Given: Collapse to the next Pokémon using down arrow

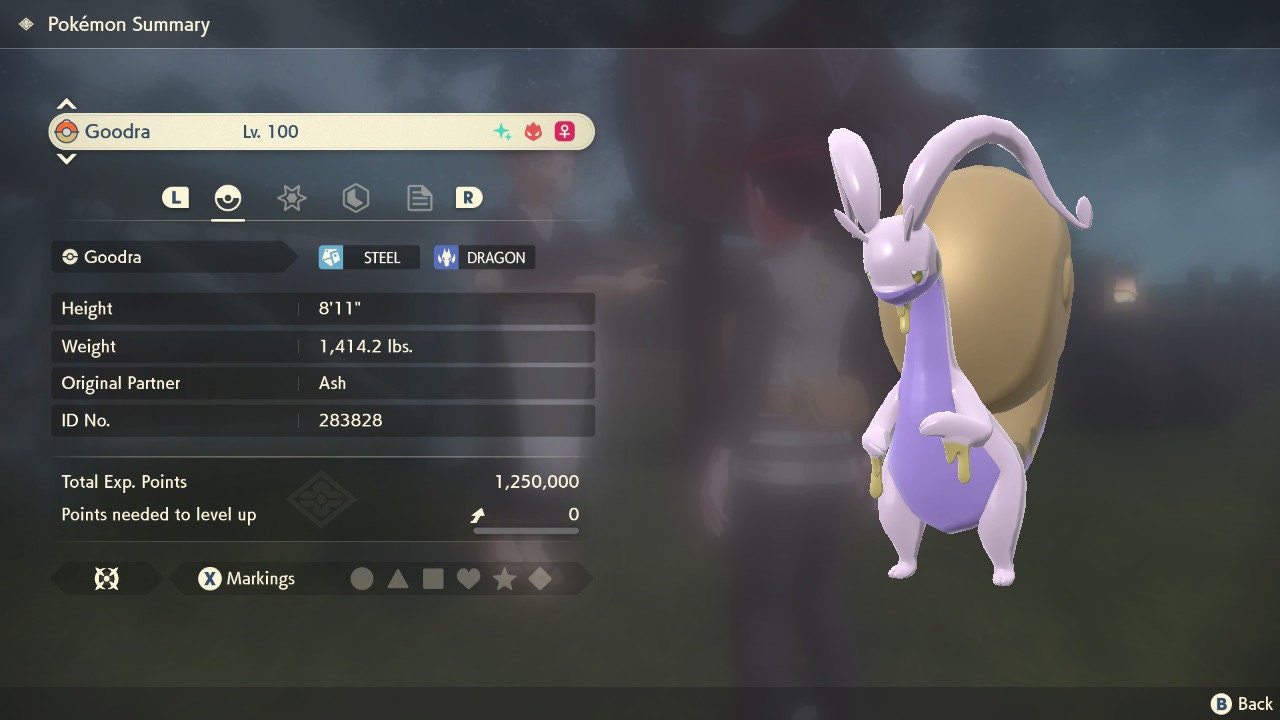Looking at the screenshot, I should (66, 158).
